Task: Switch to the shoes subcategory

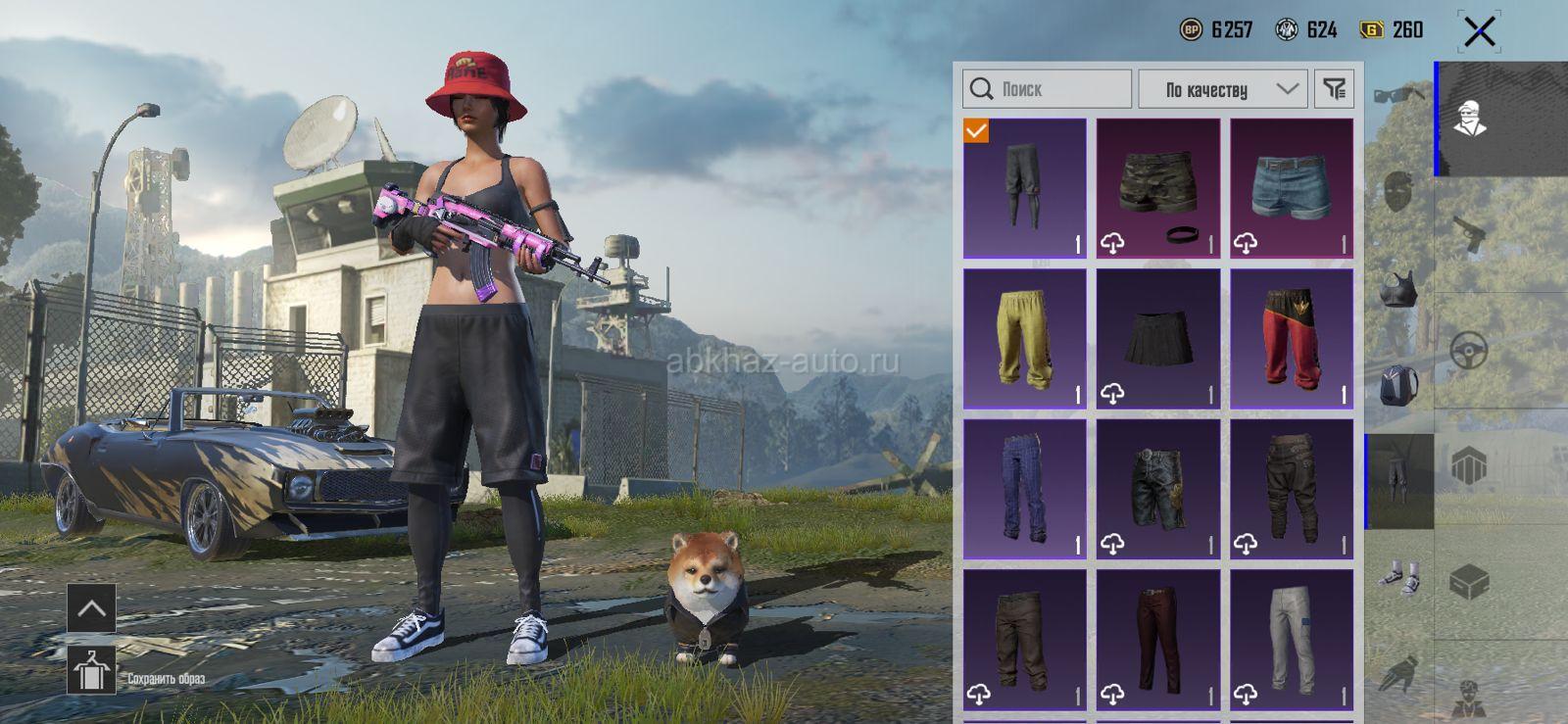Action: 1398,578
